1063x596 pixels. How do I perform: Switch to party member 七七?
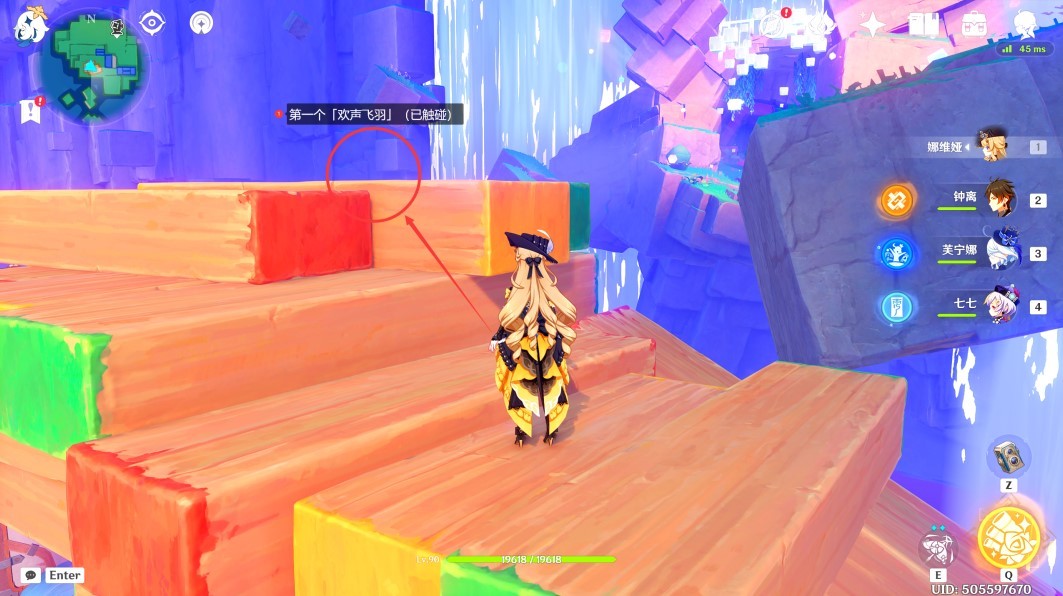coord(1001,304)
